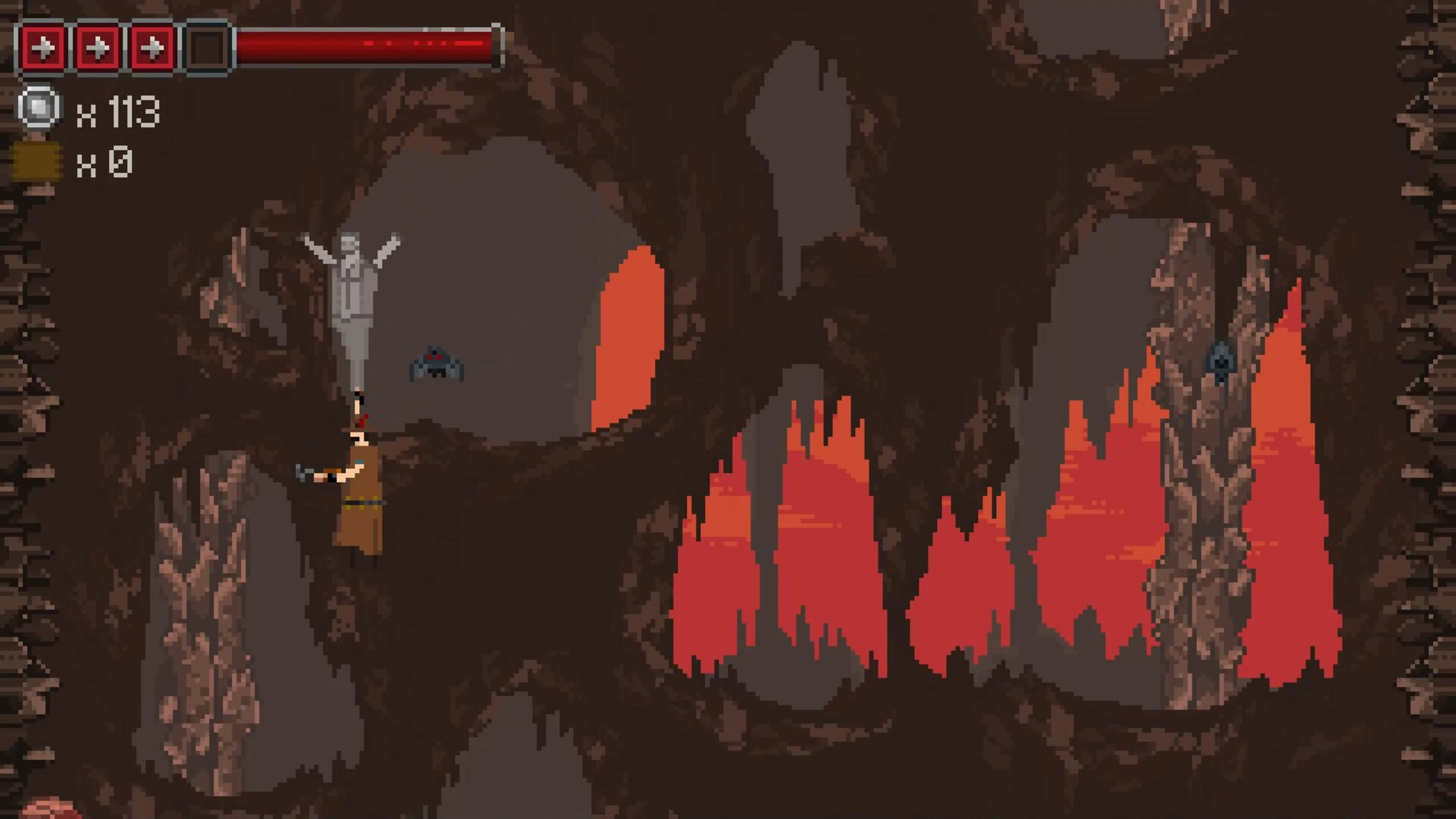Toggle the empty fourth ability slot

click(x=207, y=49)
